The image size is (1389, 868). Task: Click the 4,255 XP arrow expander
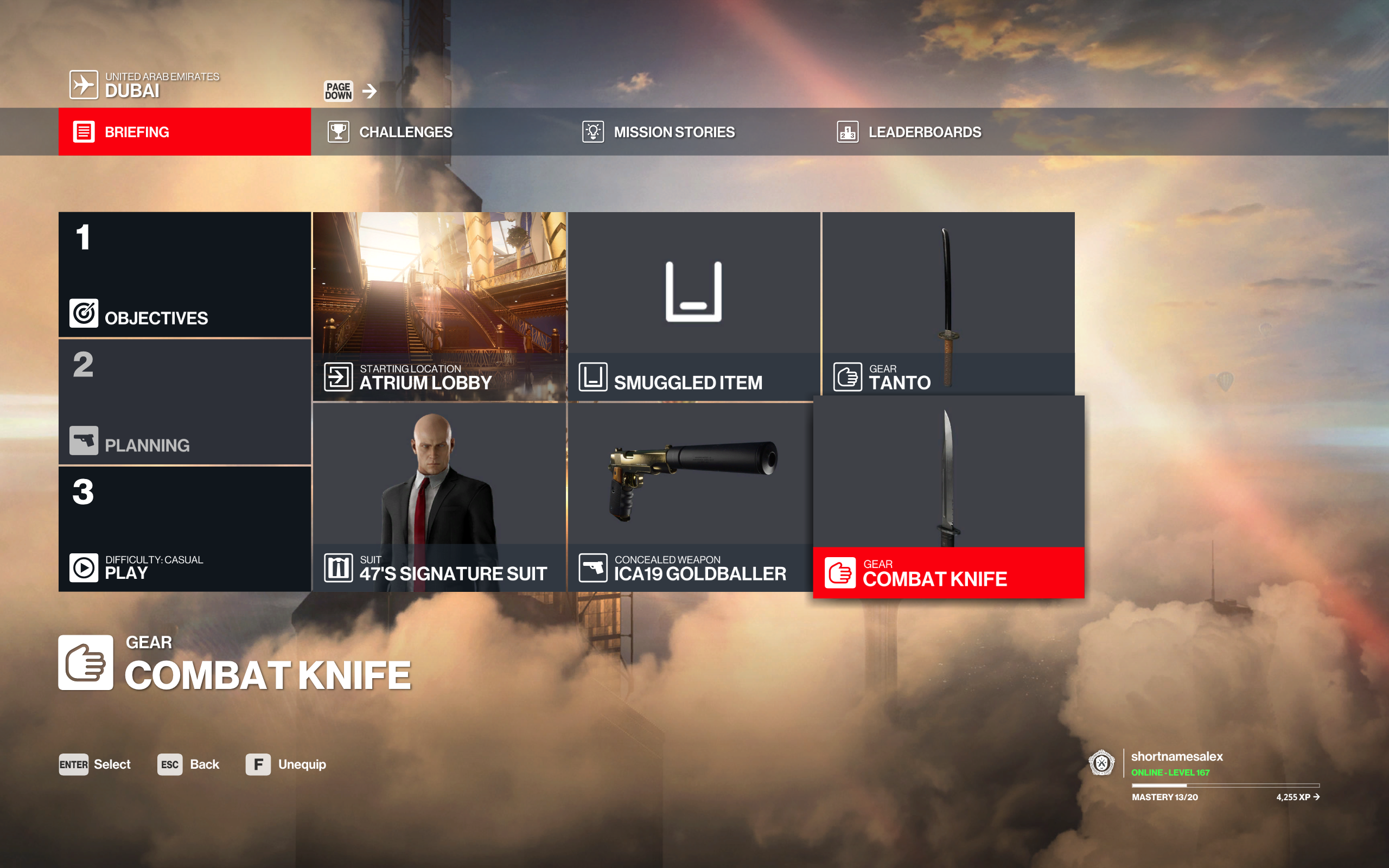click(1317, 797)
